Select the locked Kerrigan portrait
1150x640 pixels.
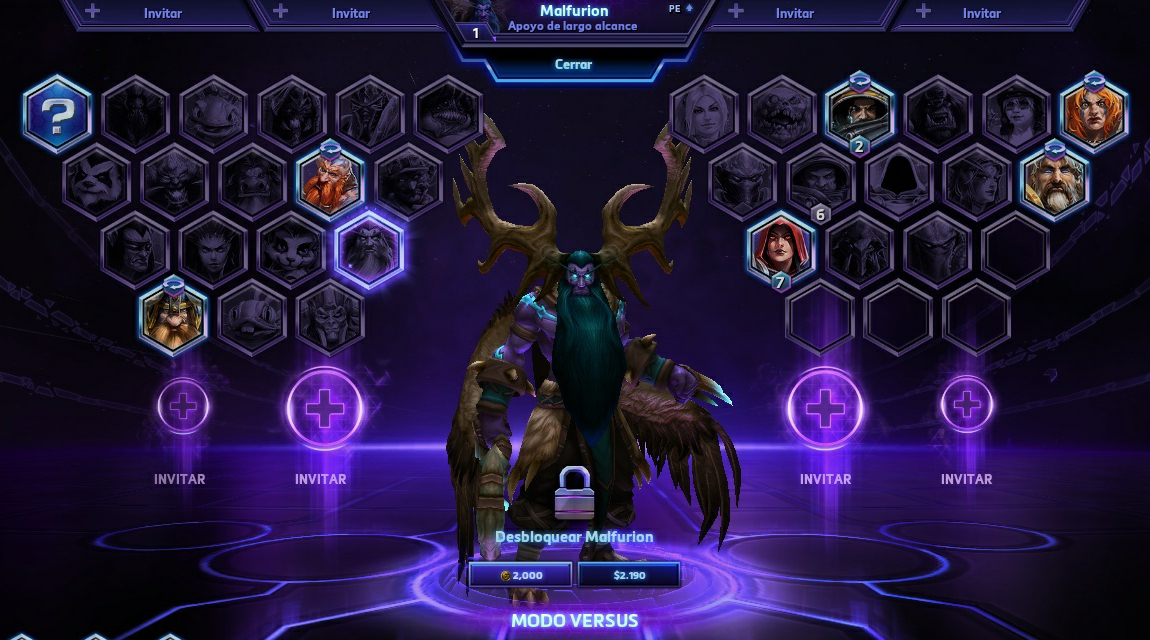[x=213, y=249]
